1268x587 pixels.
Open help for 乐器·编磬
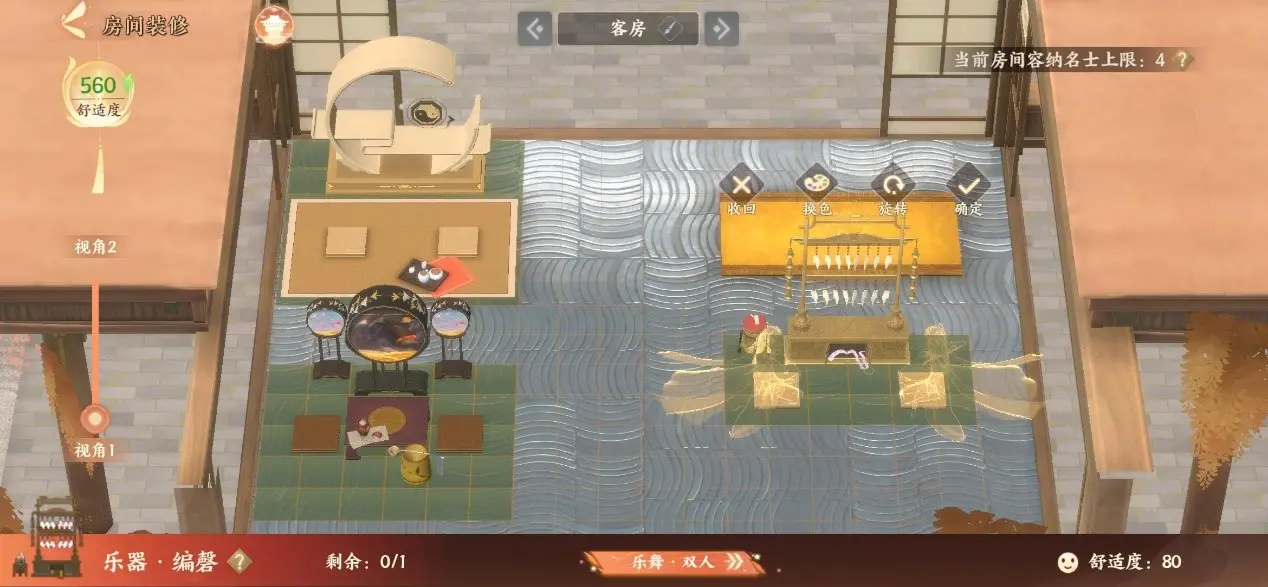coord(238,561)
